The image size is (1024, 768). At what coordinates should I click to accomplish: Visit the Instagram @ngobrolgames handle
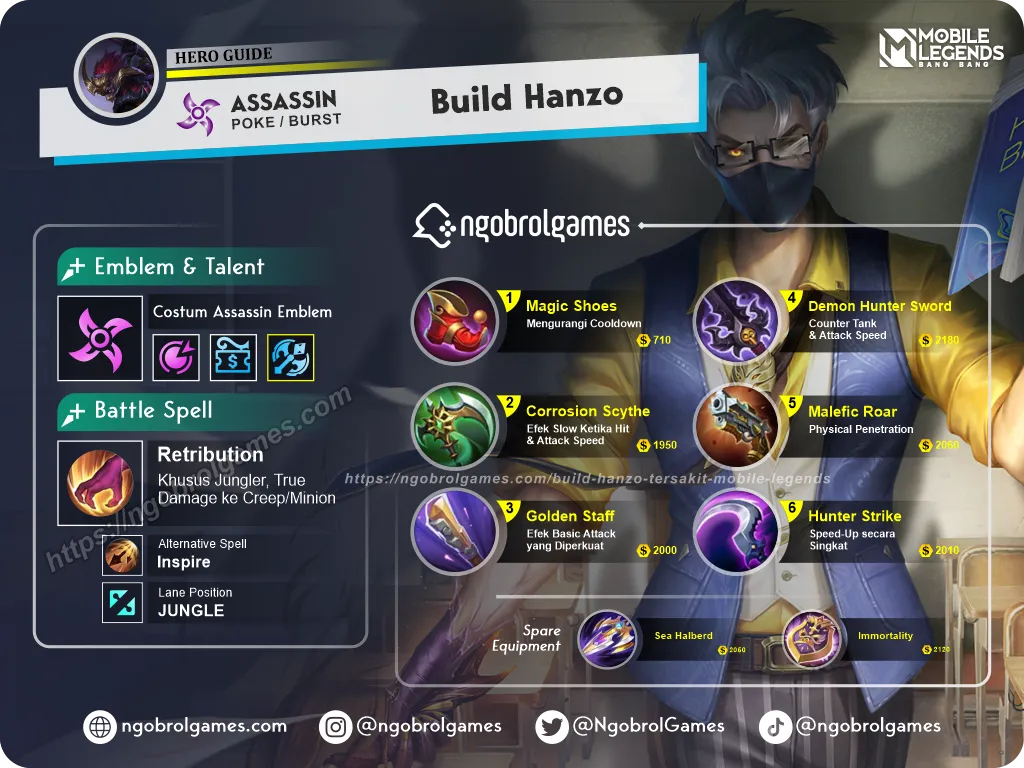click(x=411, y=726)
